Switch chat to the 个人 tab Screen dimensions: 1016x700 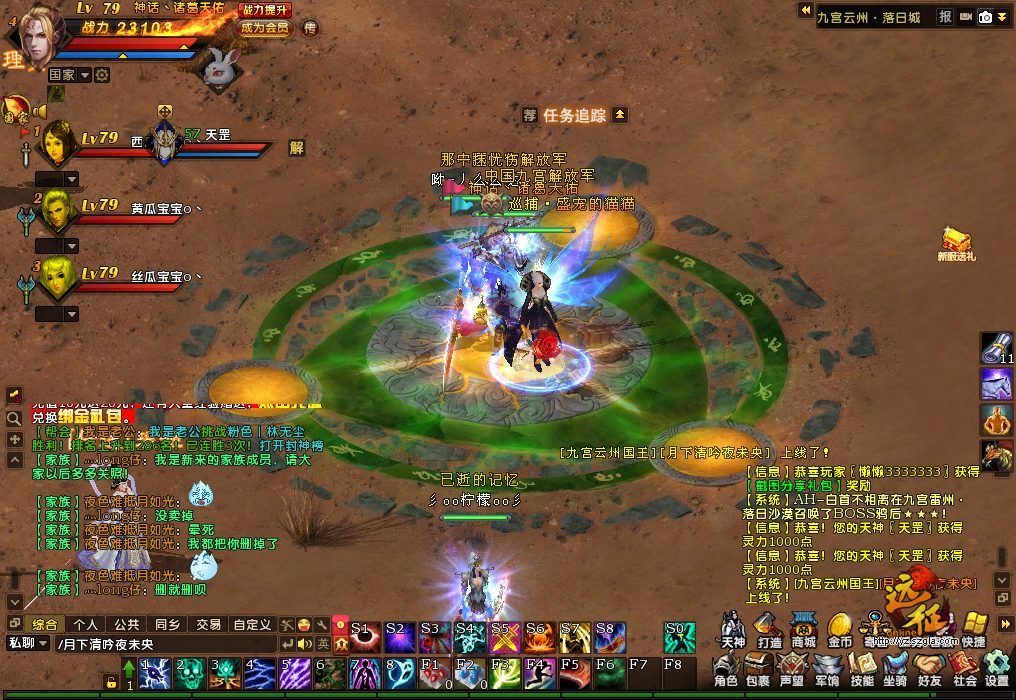86,624
